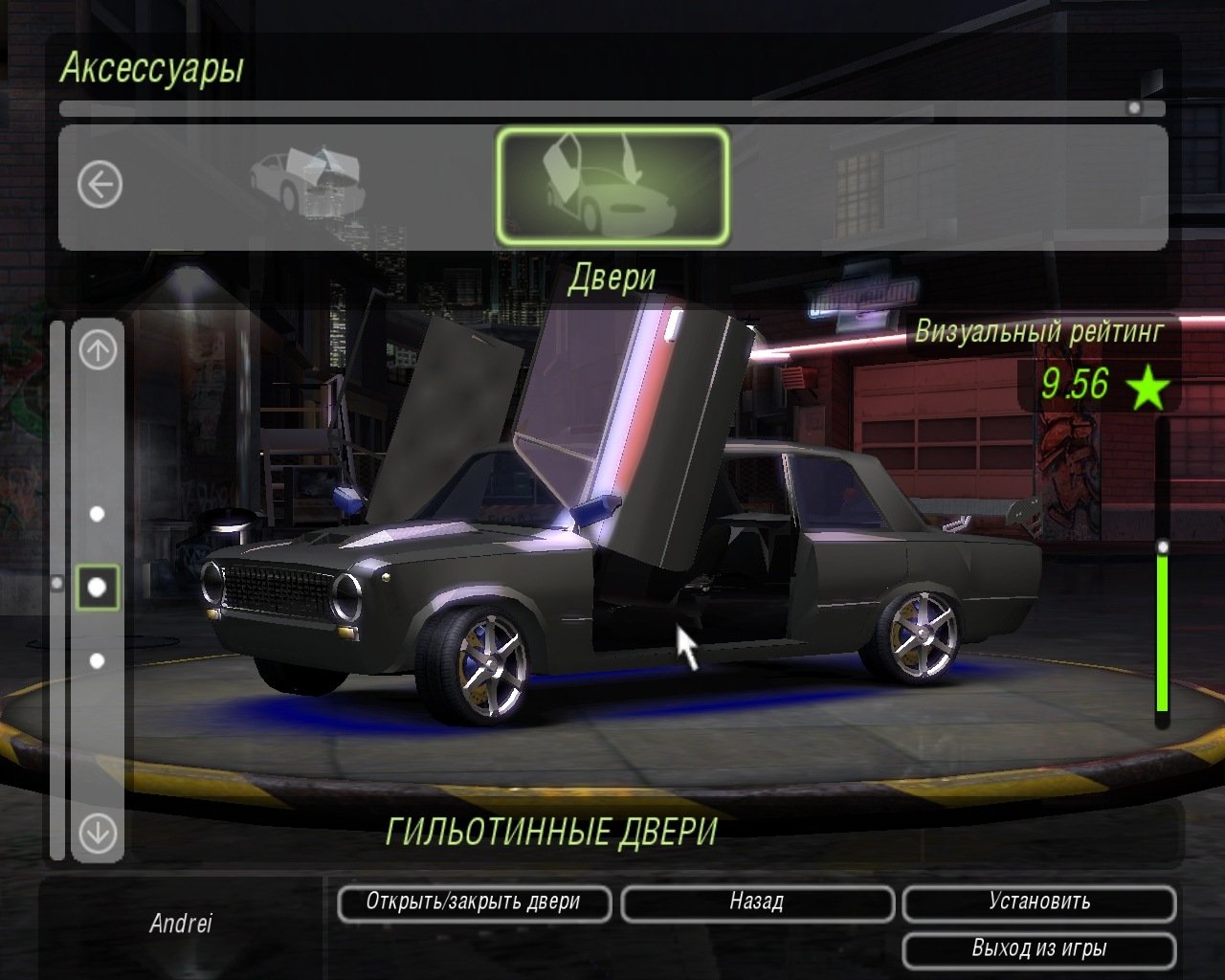Image resolution: width=1225 pixels, height=980 pixels.
Task: Click the down arrow in the options list
Action: pos(98,833)
